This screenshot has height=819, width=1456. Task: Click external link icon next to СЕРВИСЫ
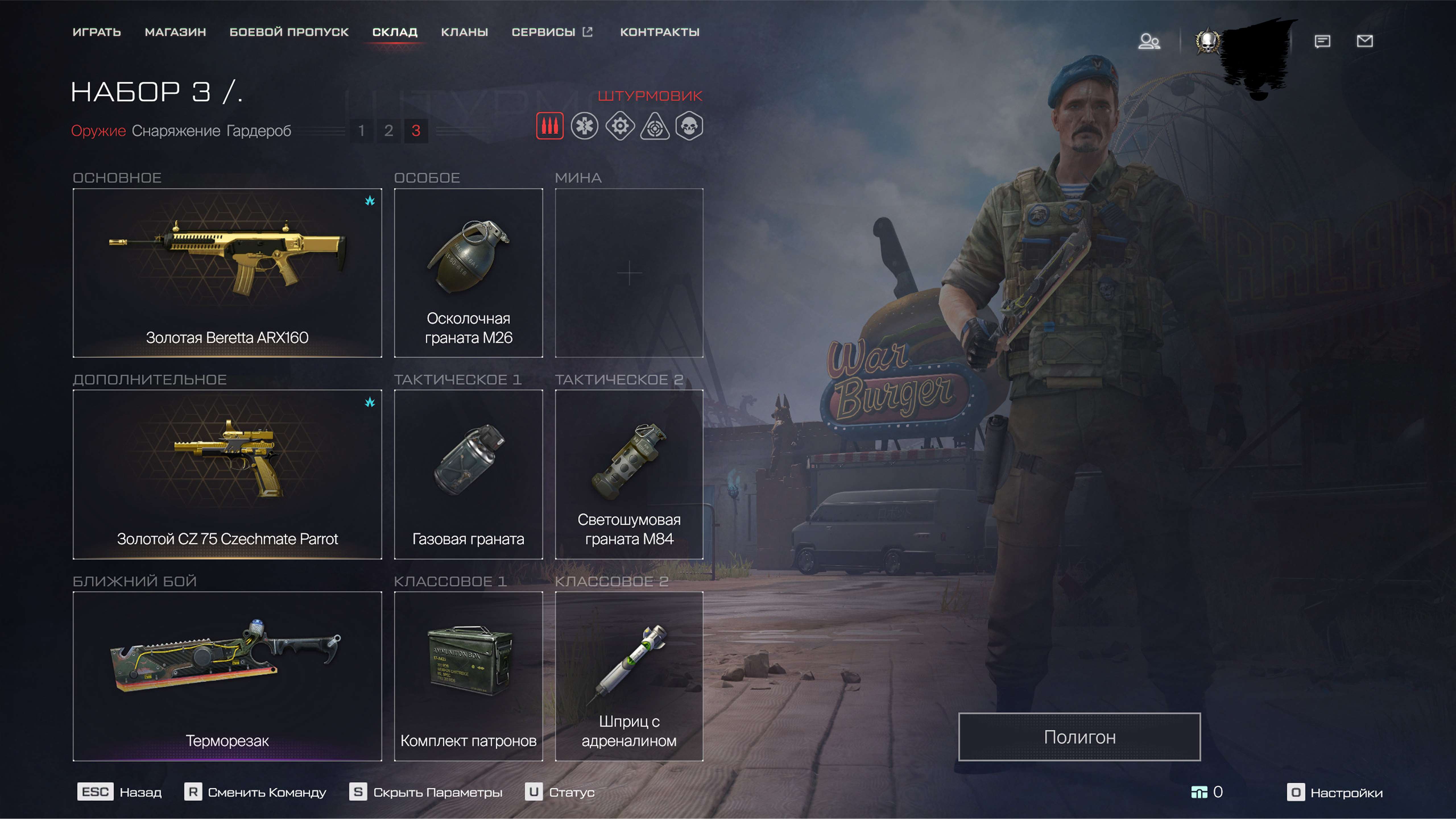pyautogui.click(x=588, y=32)
